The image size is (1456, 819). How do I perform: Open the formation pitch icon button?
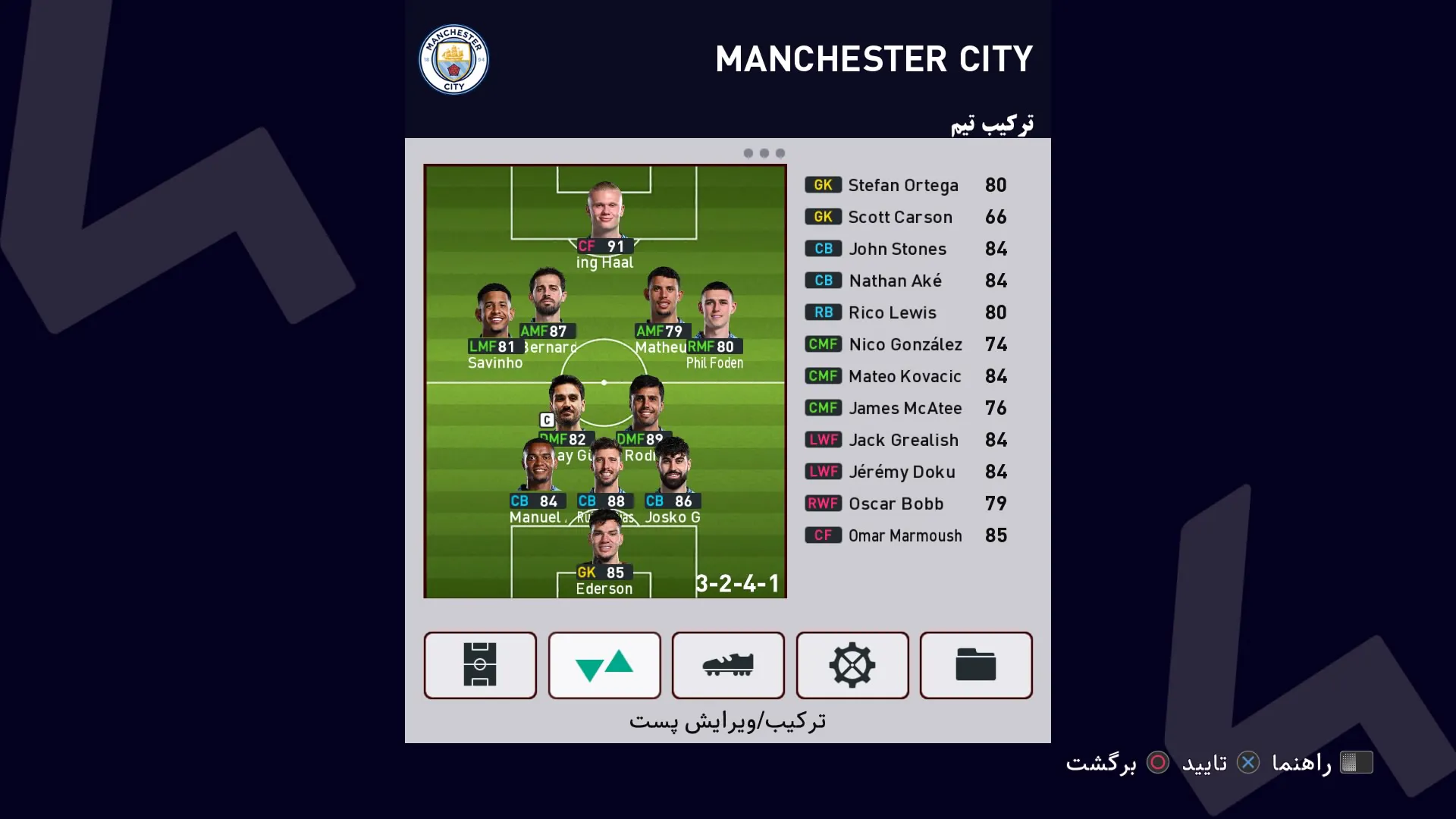[480, 665]
